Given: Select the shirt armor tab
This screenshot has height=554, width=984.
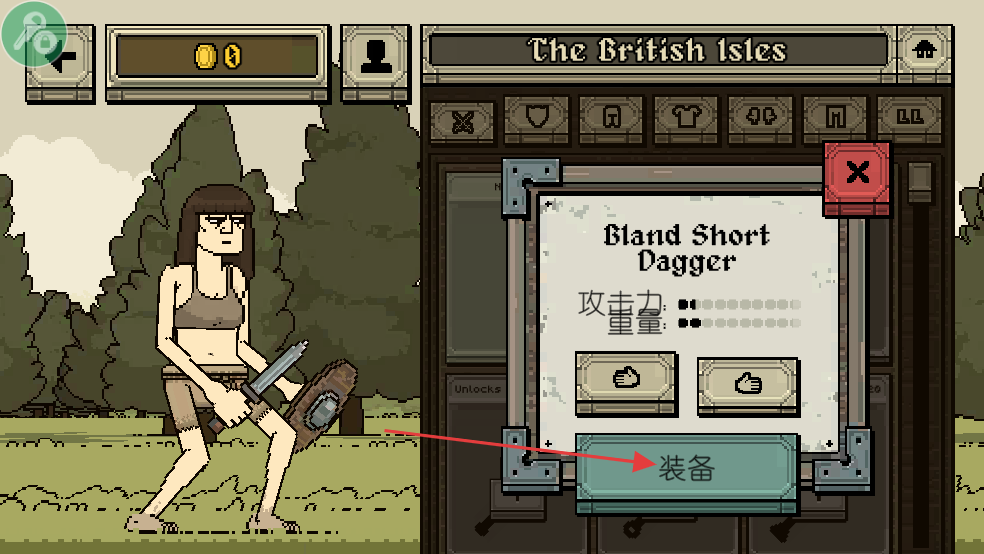Looking at the screenshot, I should [x=686, y=118].
